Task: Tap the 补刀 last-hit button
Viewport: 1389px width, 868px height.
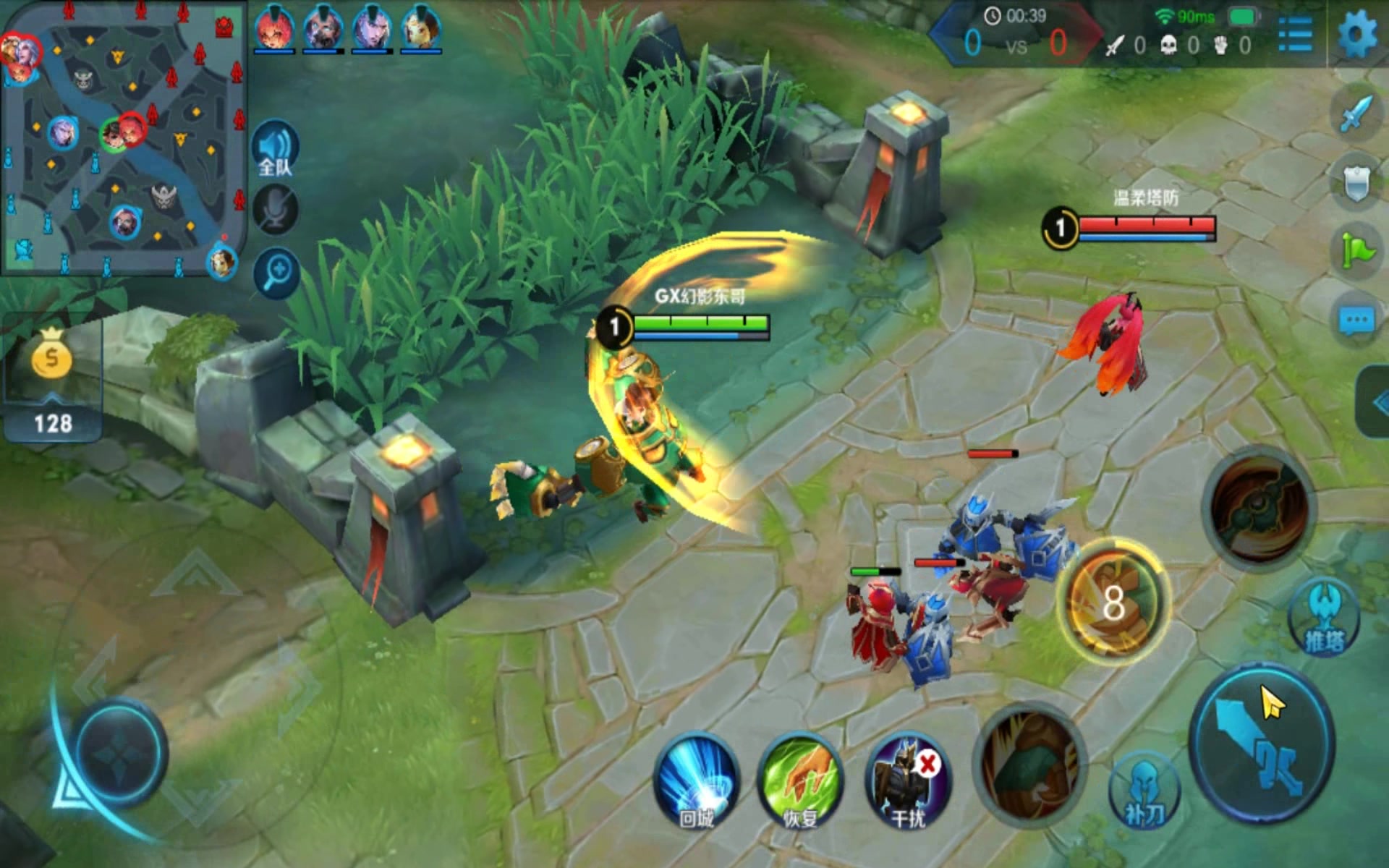Action: 1143,790
